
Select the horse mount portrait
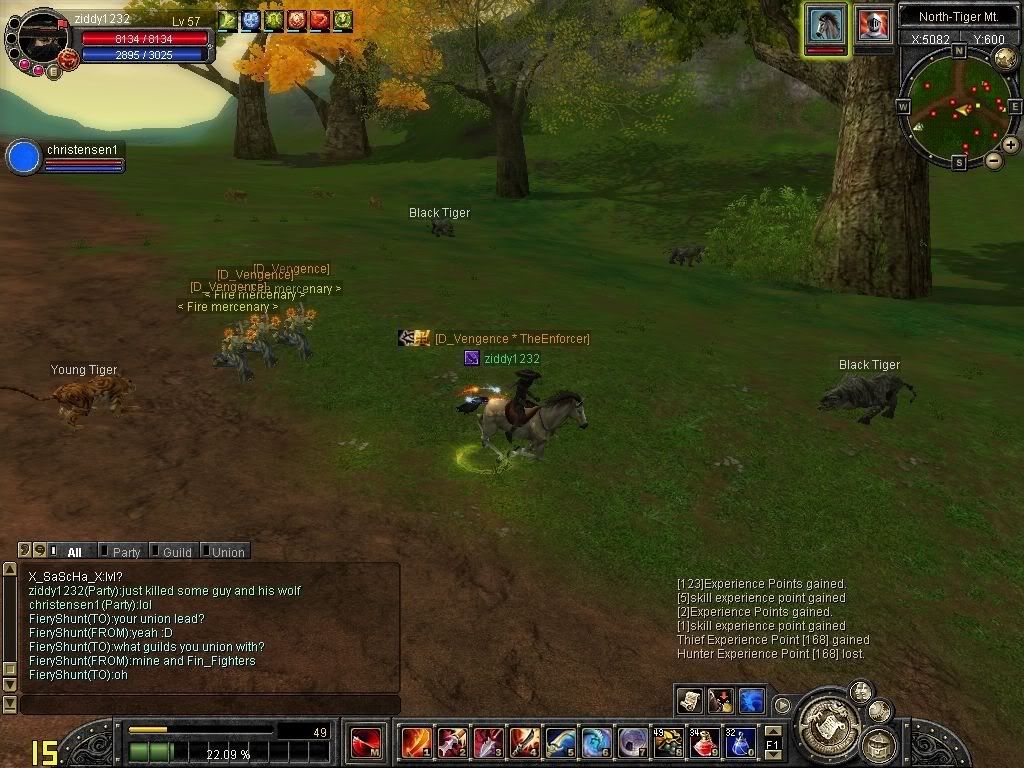(827, 24)
